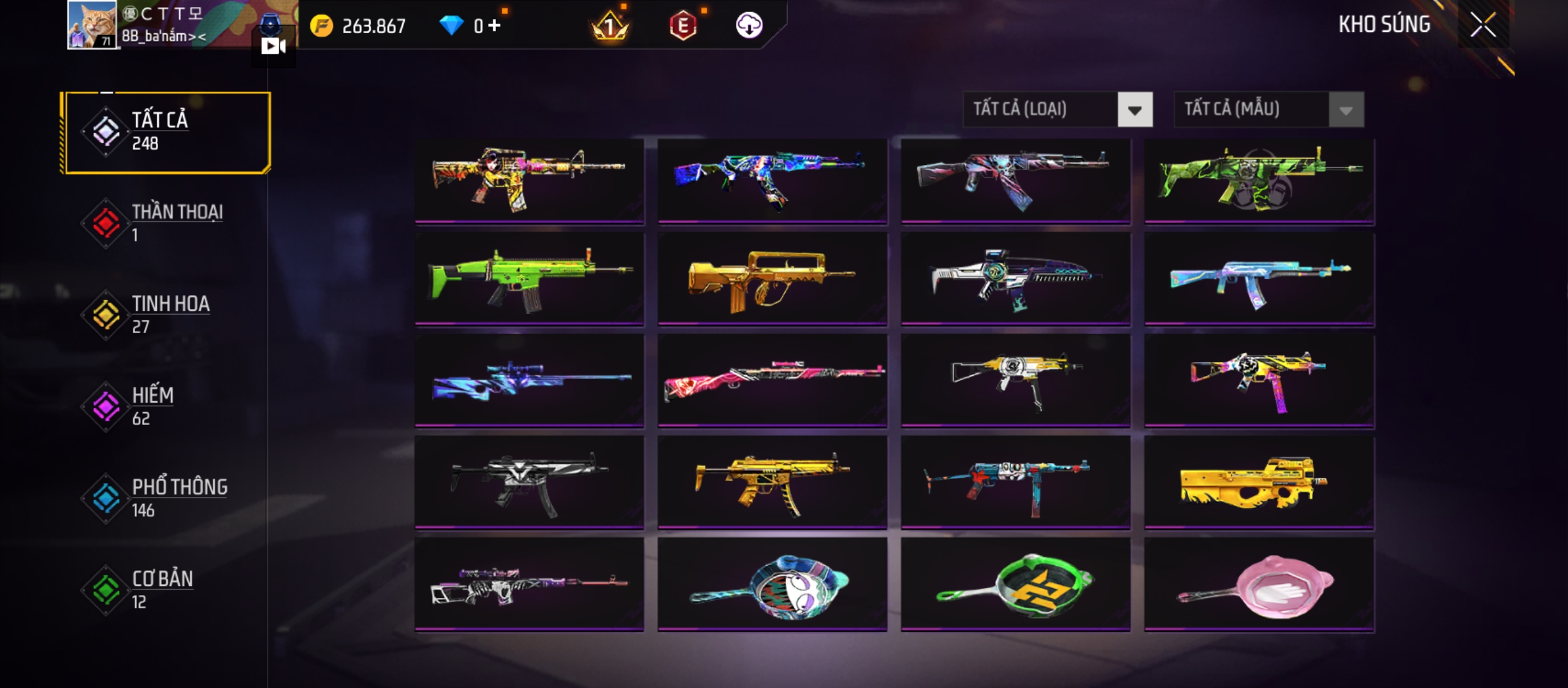1568x688 pixels.
Task: Select the Tất Cả category tab
Action: [x=167, y=133]
